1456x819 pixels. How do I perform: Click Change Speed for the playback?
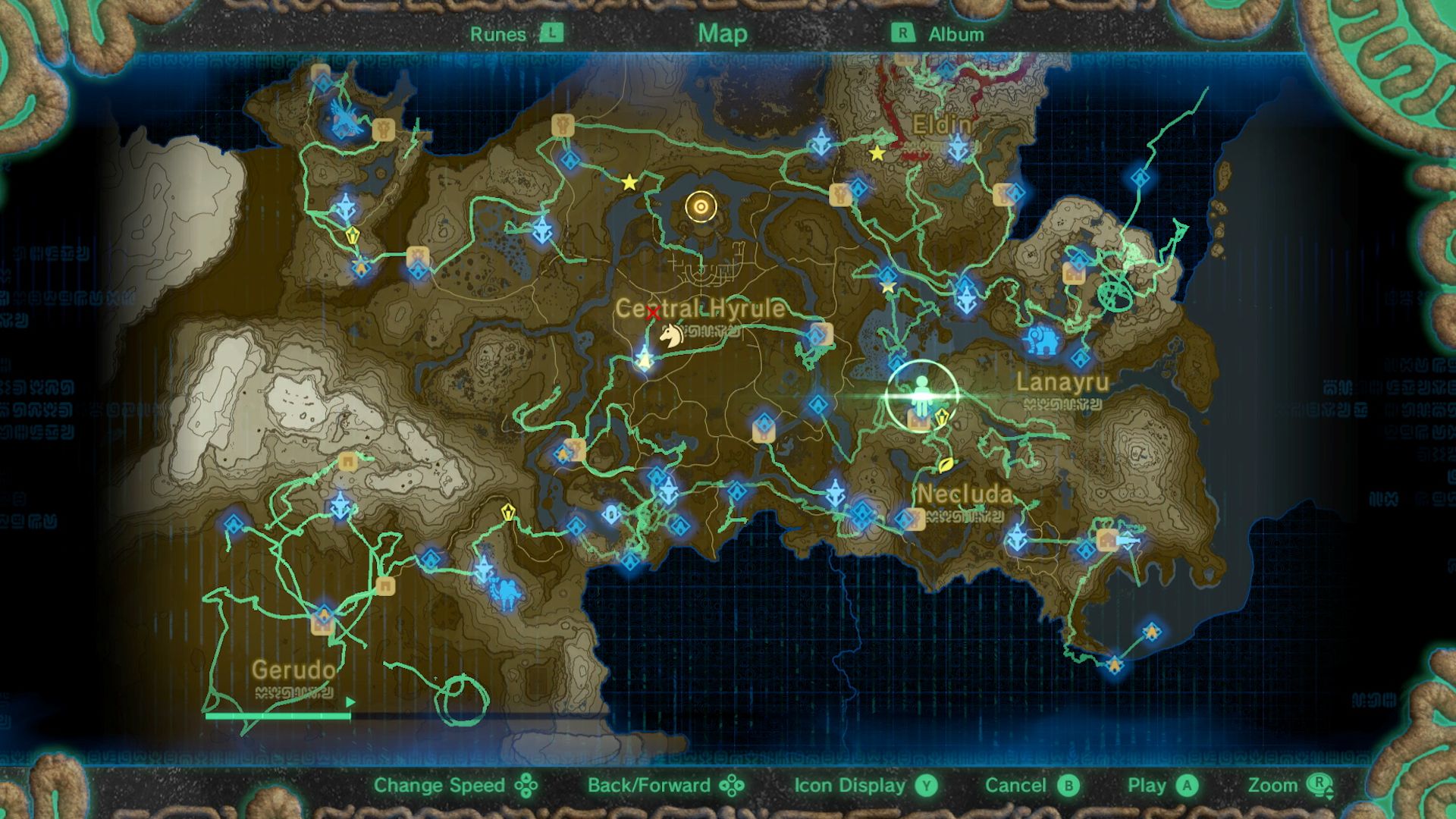(441, 786)
